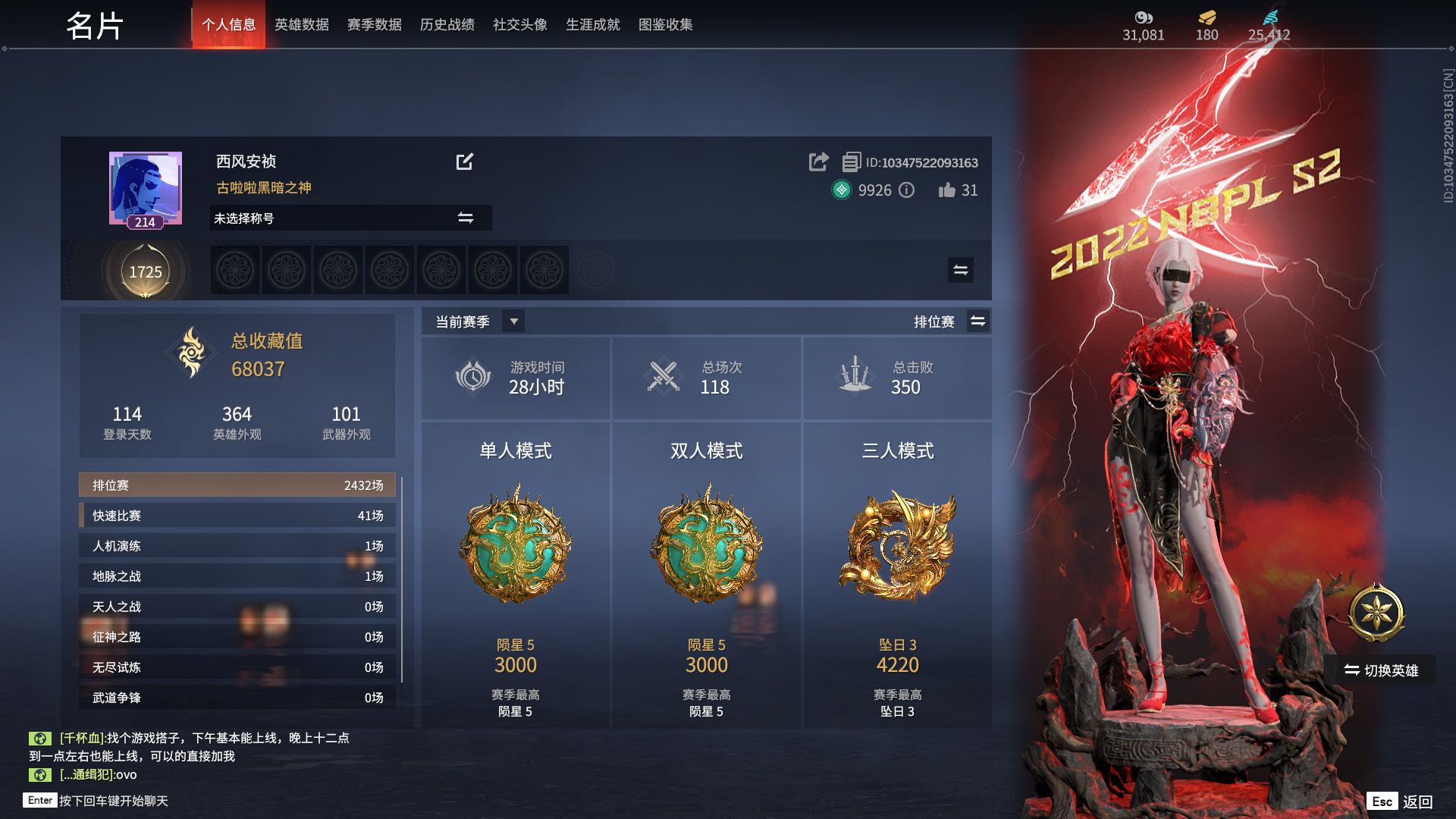
Task: Toggle the title selector swap next to 未选择称号
Action: click(x=466, y=218)
